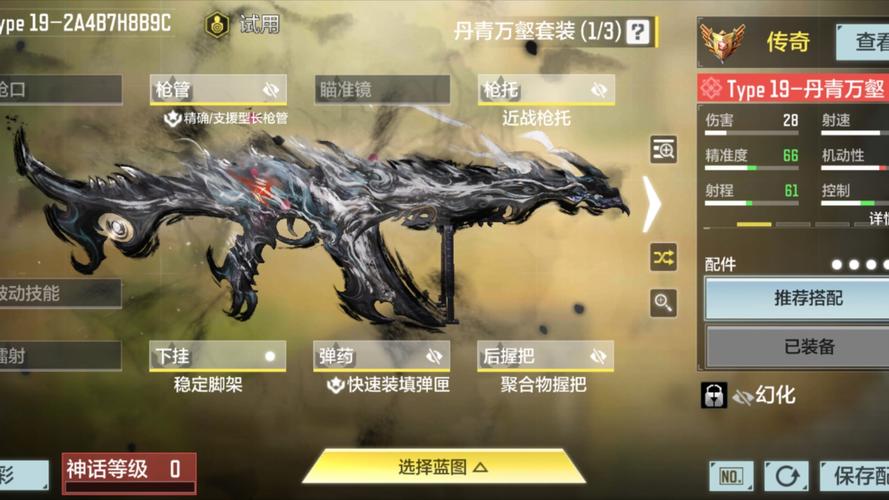Open the 枪托 stock attachment slot
889x500 pixels.
546,90
